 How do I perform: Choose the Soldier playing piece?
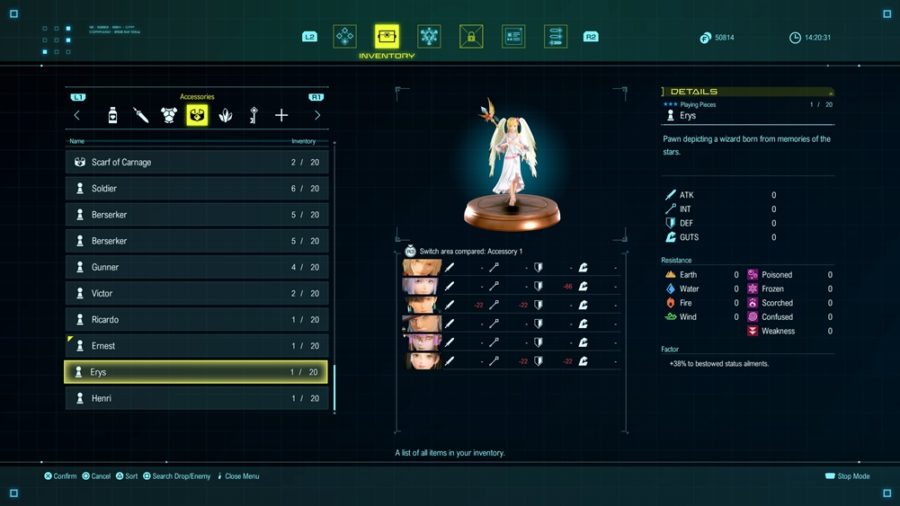(x=196, y=188)
